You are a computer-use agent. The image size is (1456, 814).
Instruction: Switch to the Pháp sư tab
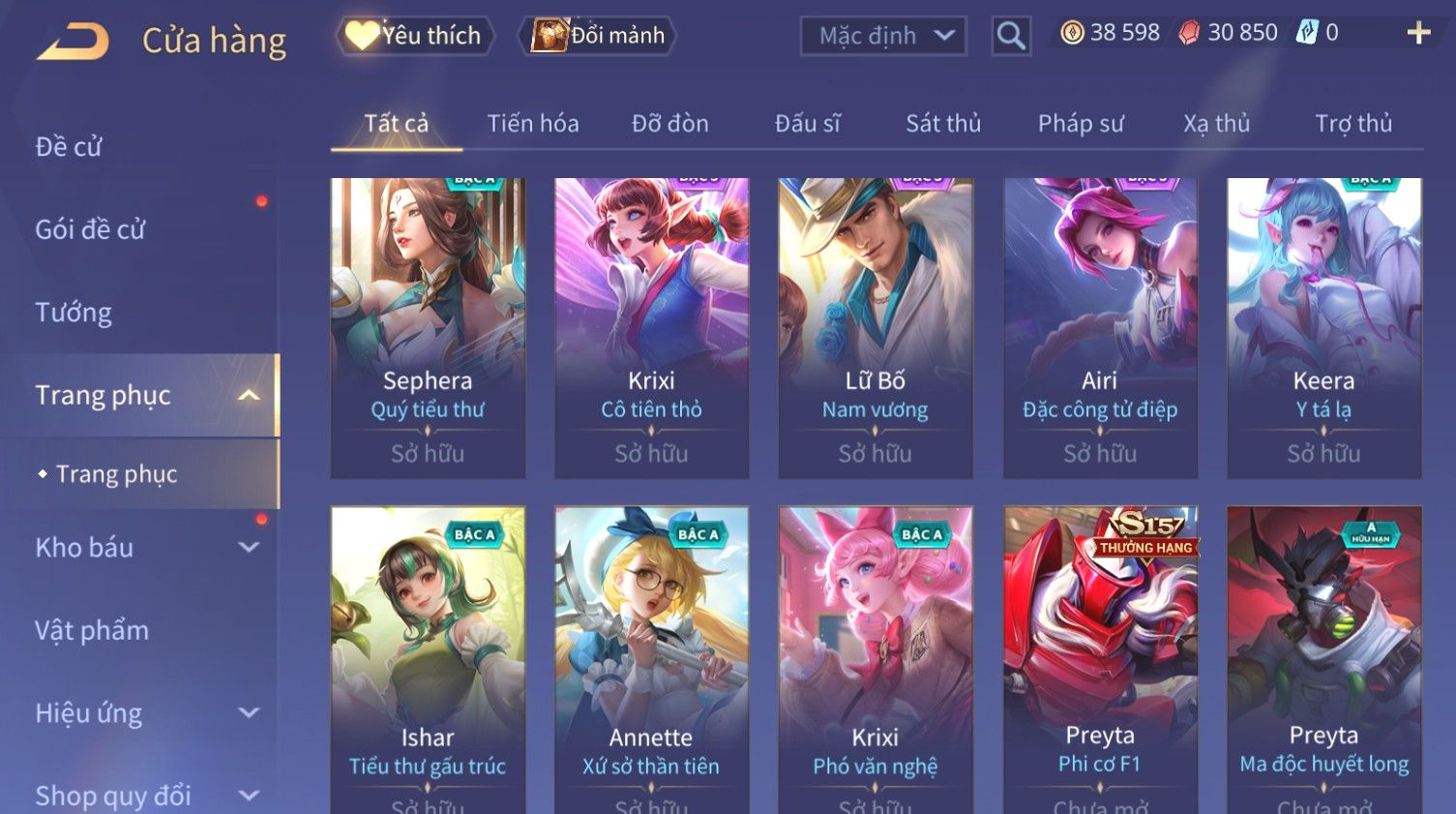[x=1081, y=124]
